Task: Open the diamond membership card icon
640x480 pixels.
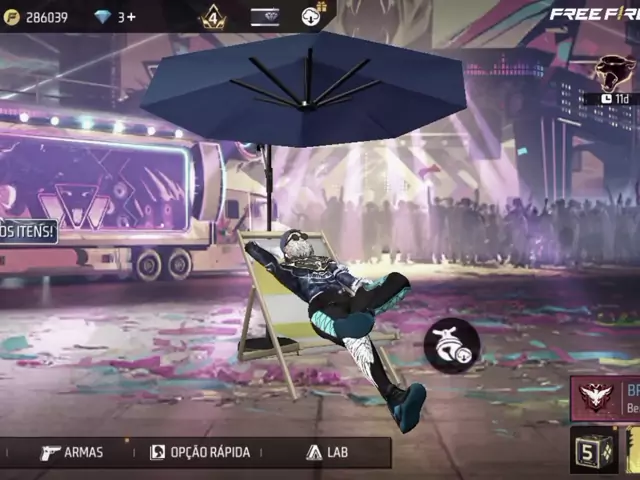Action: pyautogui.click(x=265, y=17)
